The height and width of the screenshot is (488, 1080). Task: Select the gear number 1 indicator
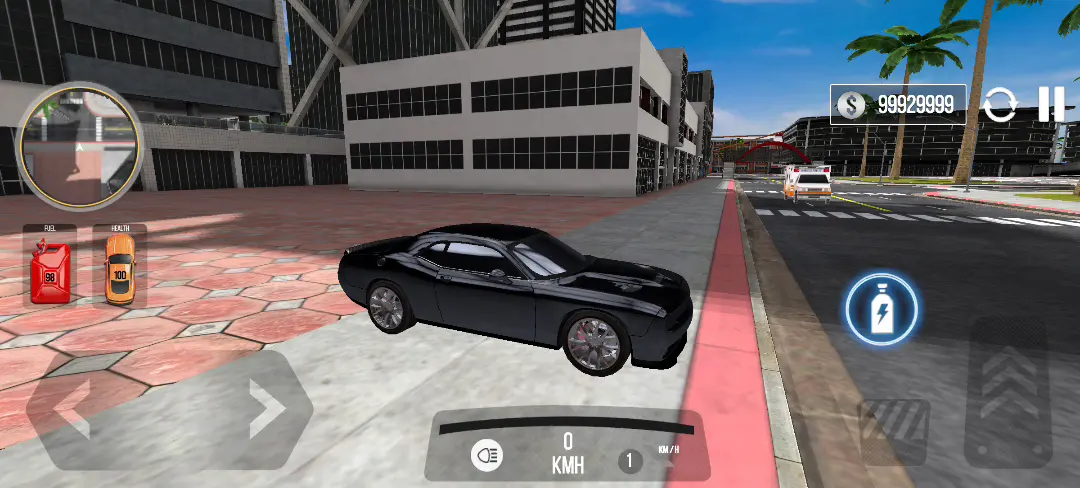coord(629,461)
